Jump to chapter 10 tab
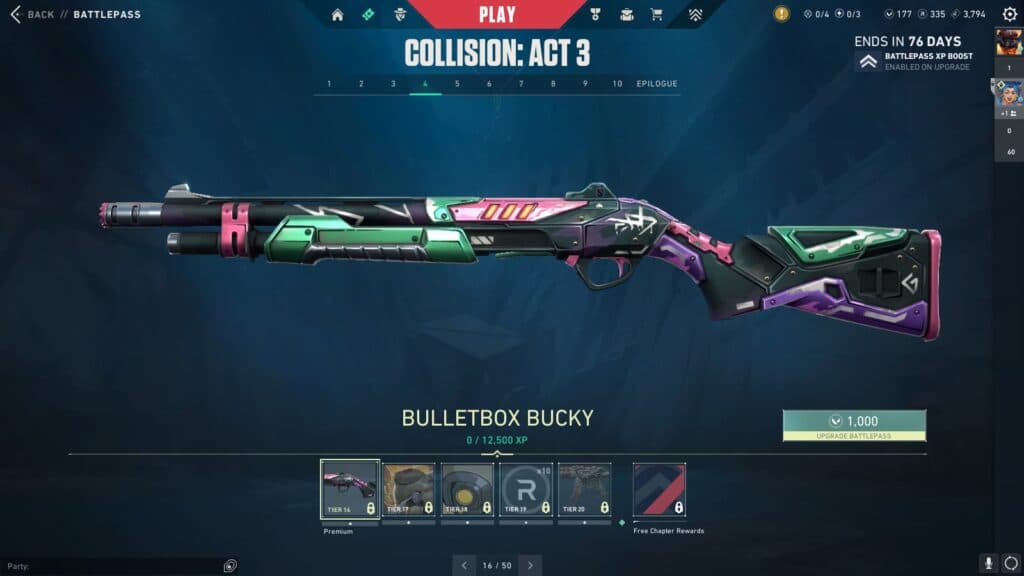Viewport: 1024px width, 576px height. tap(617, 84)
